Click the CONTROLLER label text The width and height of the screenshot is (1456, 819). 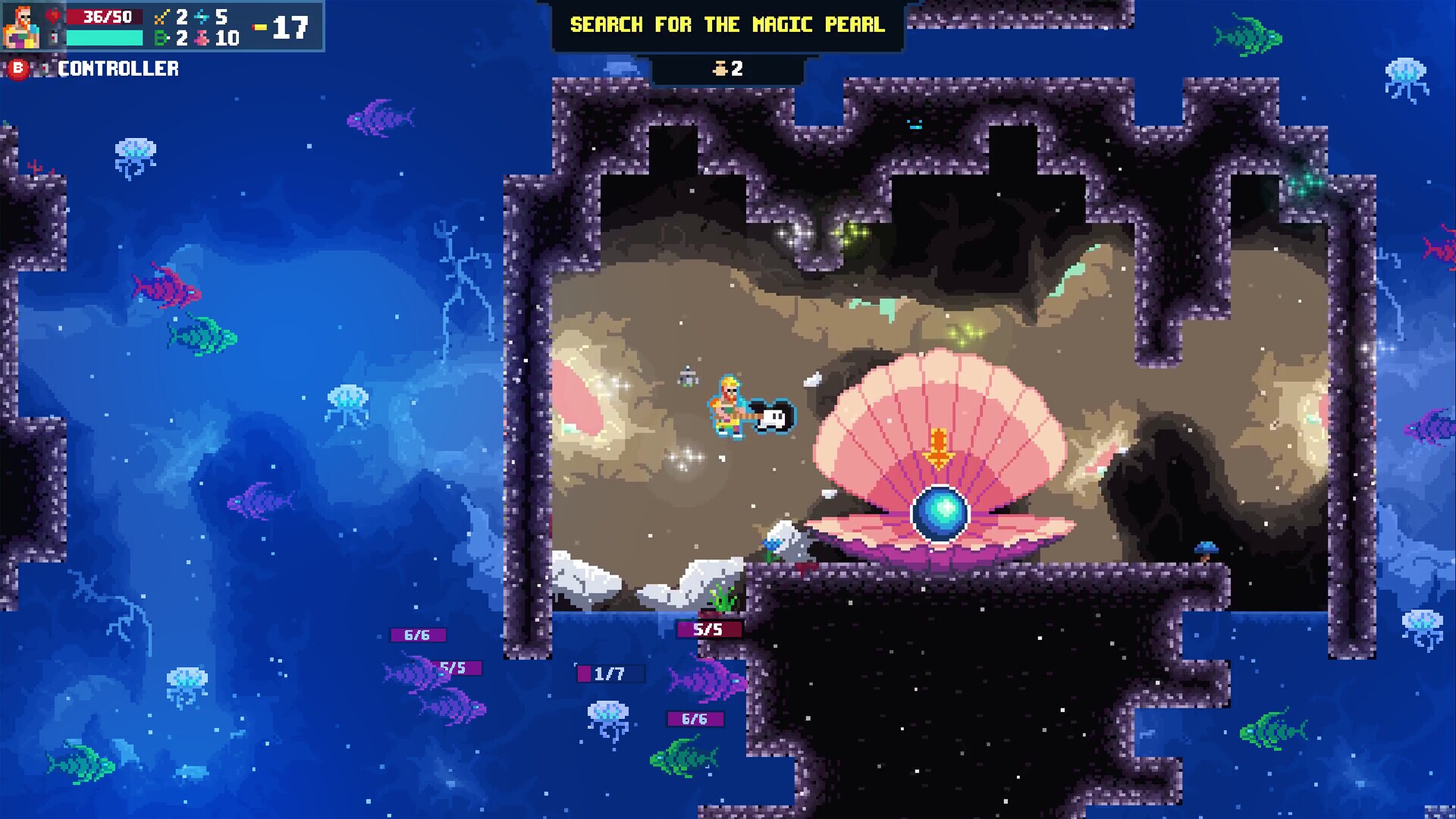118,69
